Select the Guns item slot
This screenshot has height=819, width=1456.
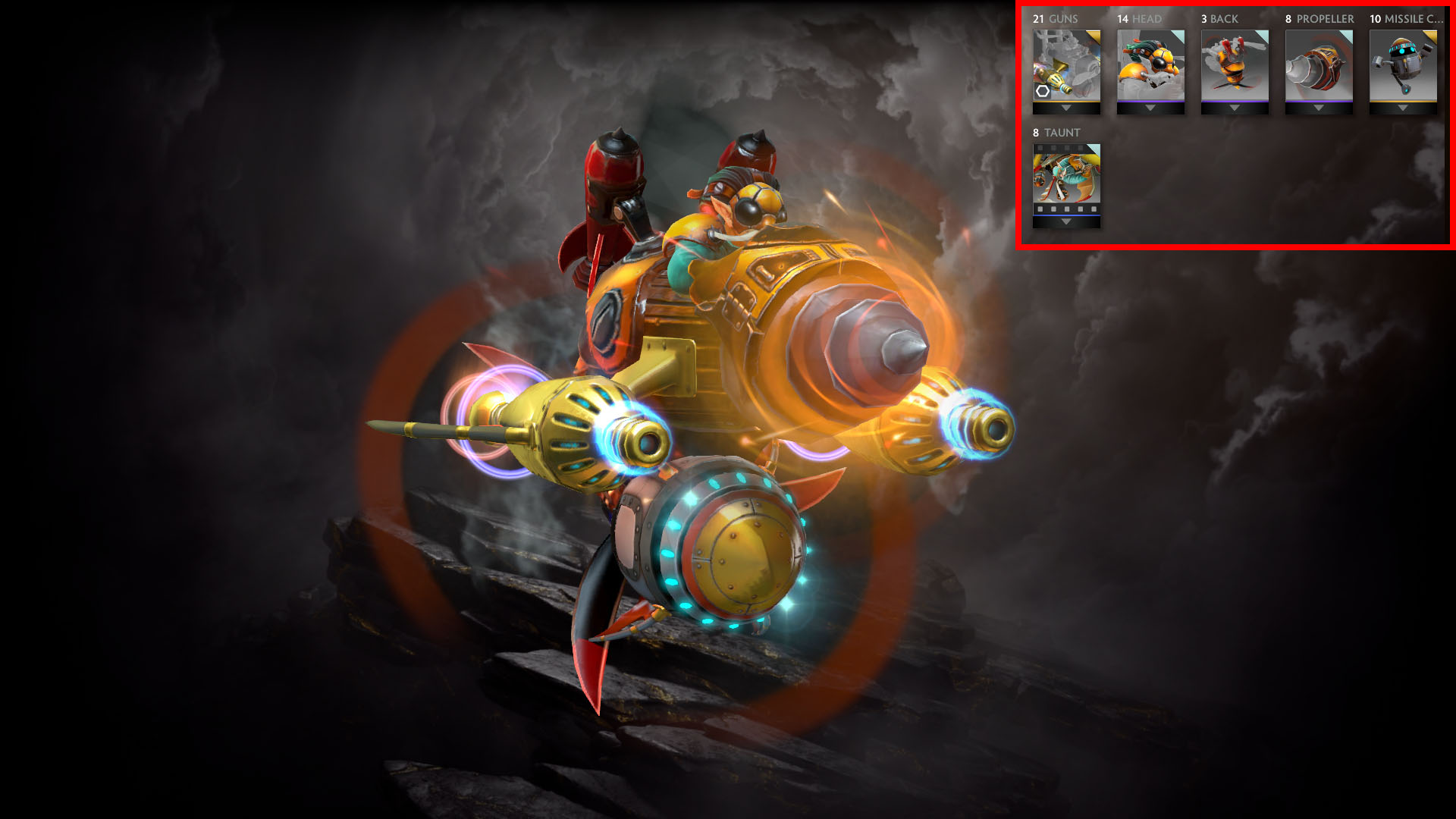click(x=1066, y=65)
